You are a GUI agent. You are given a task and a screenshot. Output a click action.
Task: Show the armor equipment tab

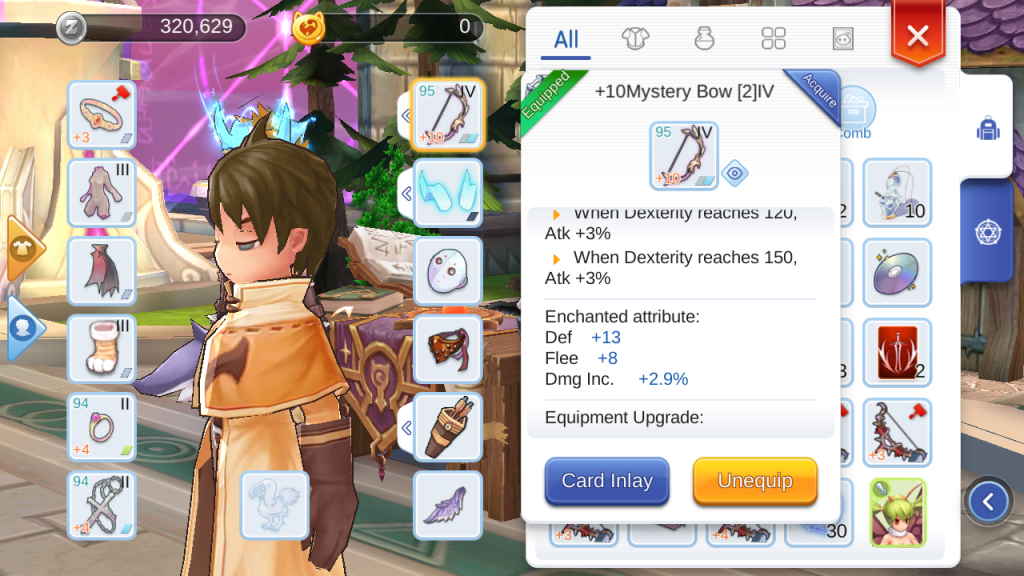pyautogui.click(x=635, y=39)
